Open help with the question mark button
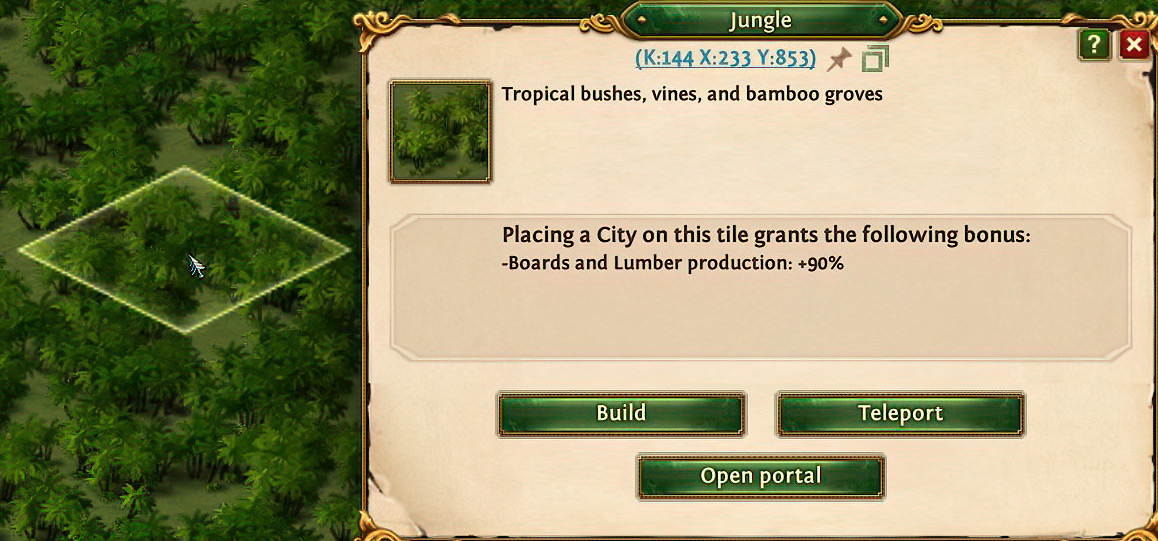The height and width of the screenshot is (541, 1158). pos(1094,45)
